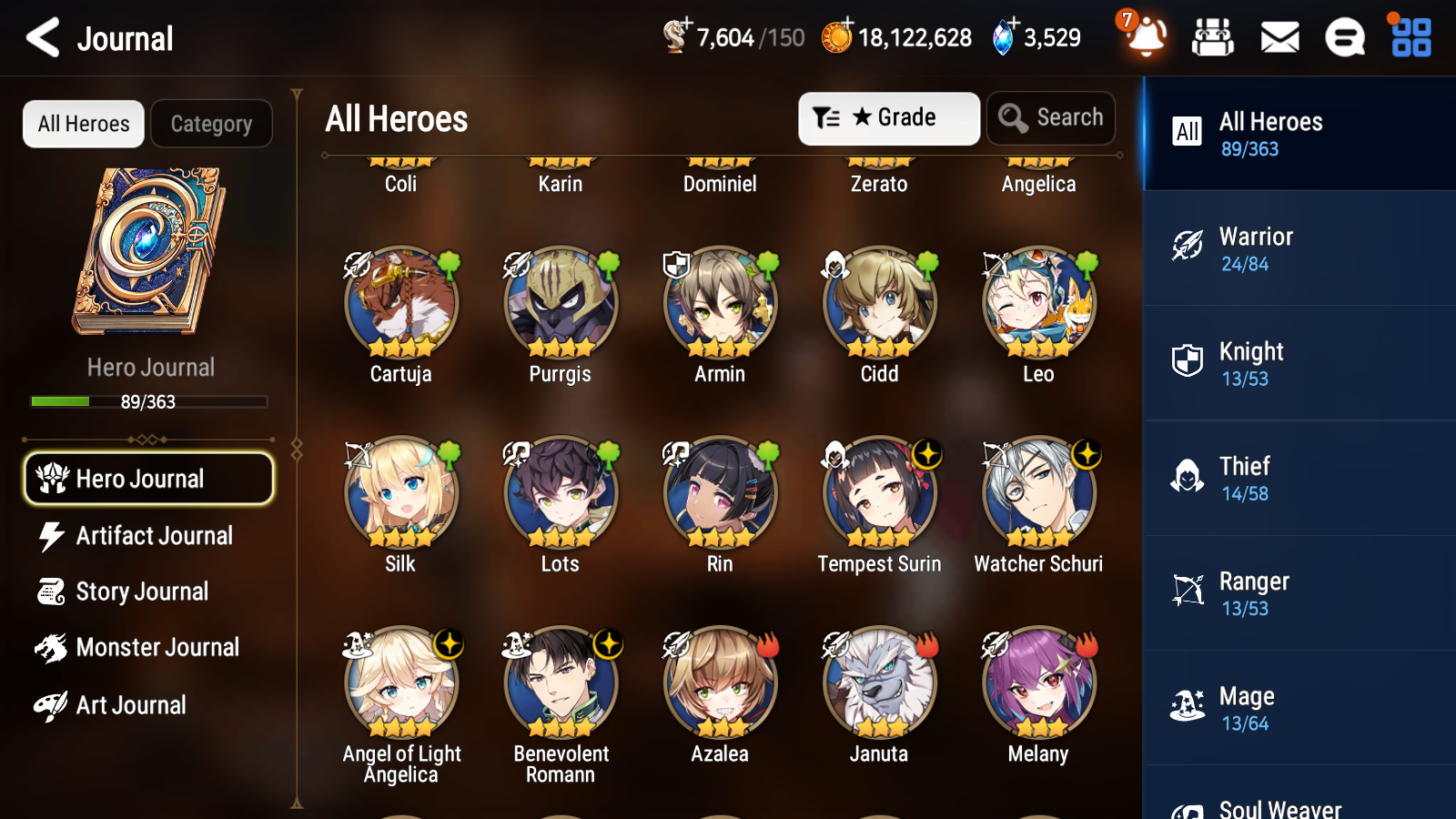Click the 89/363 journal progress bar
This screenshot has width=1456, height=819.
pyautogui.click(x=148, y=401)
